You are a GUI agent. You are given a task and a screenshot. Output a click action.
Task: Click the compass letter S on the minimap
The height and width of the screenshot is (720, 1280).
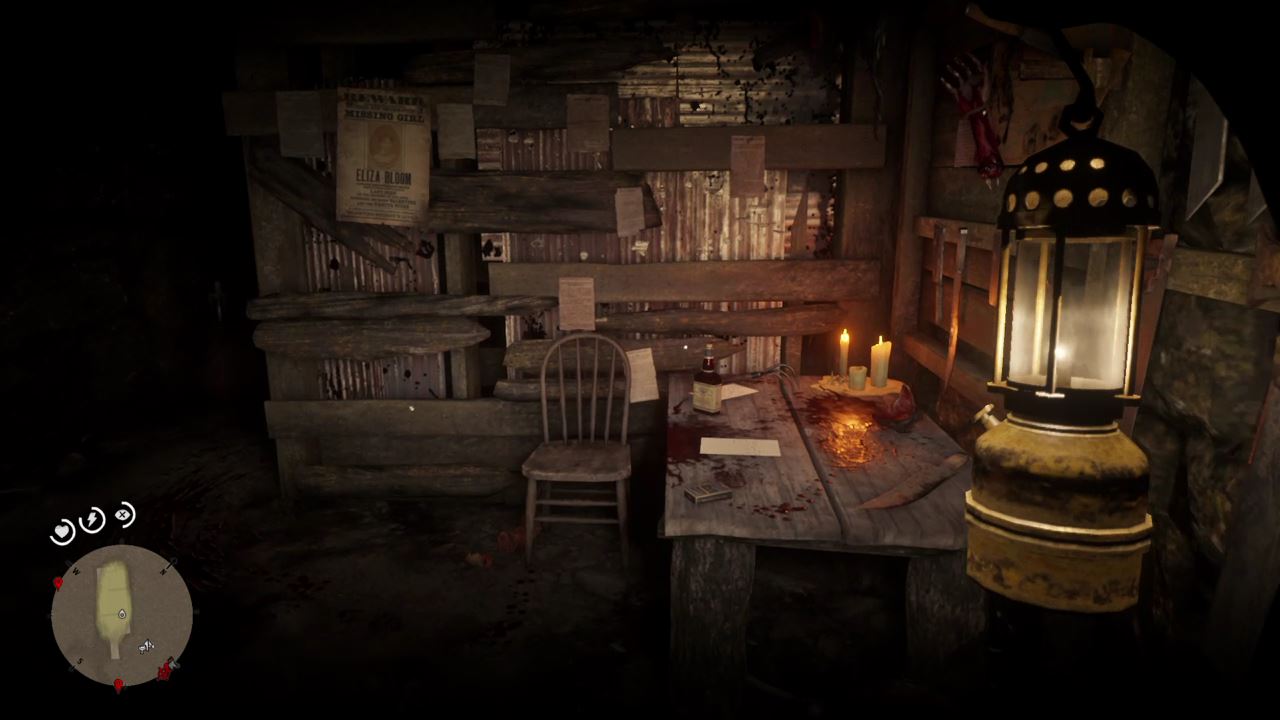click(79, 660)
